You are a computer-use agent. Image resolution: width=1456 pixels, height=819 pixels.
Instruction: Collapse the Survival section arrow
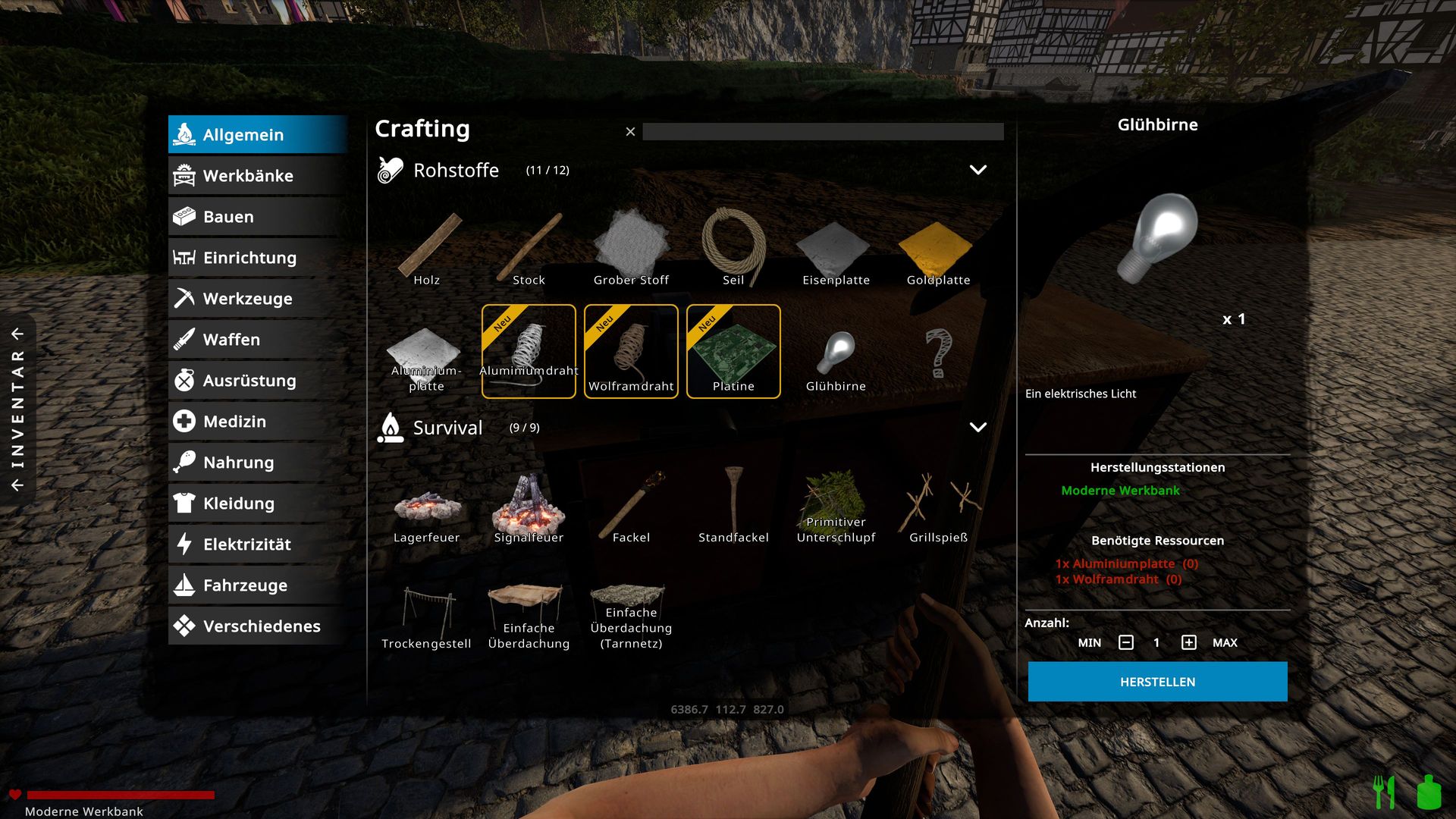[978, 428]
